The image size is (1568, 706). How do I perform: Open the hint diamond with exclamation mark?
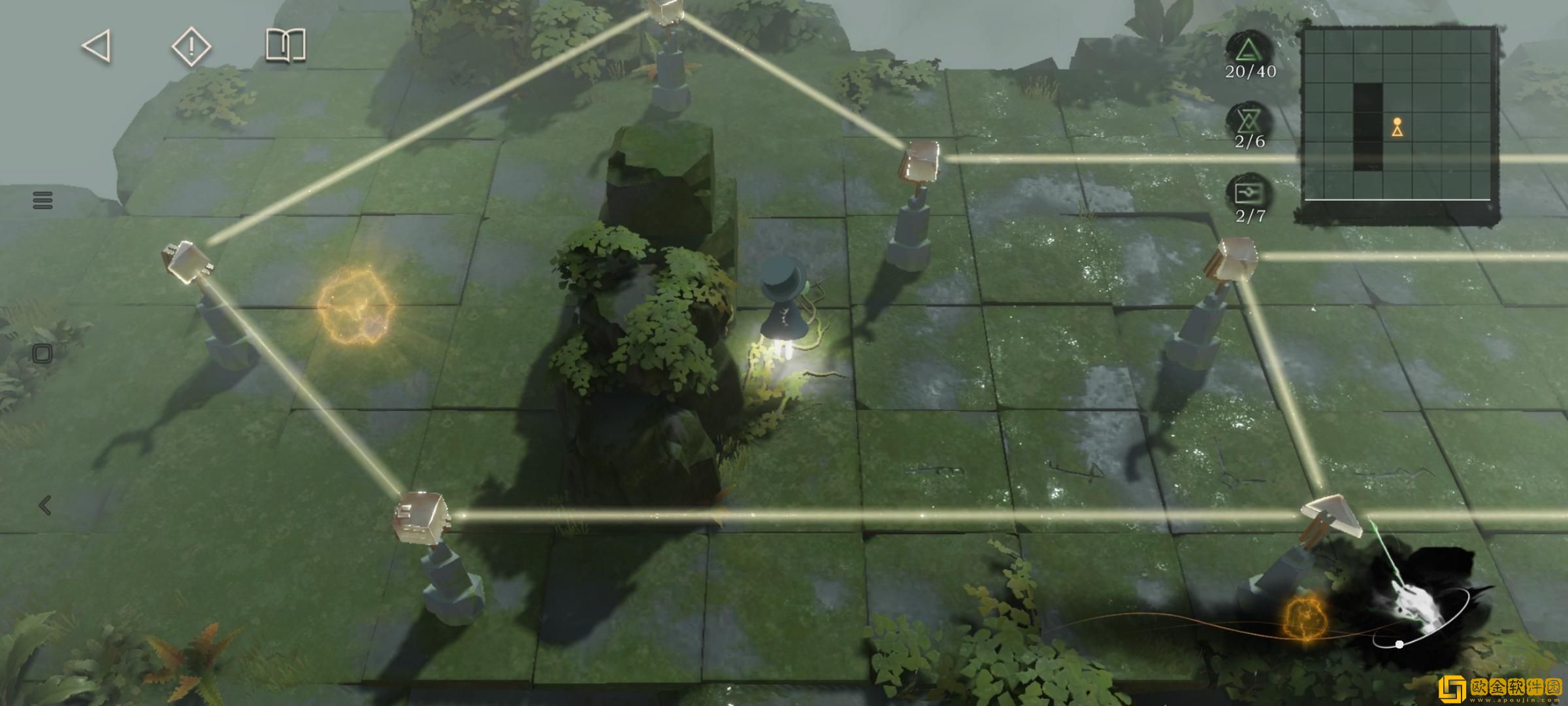(191, 47)
